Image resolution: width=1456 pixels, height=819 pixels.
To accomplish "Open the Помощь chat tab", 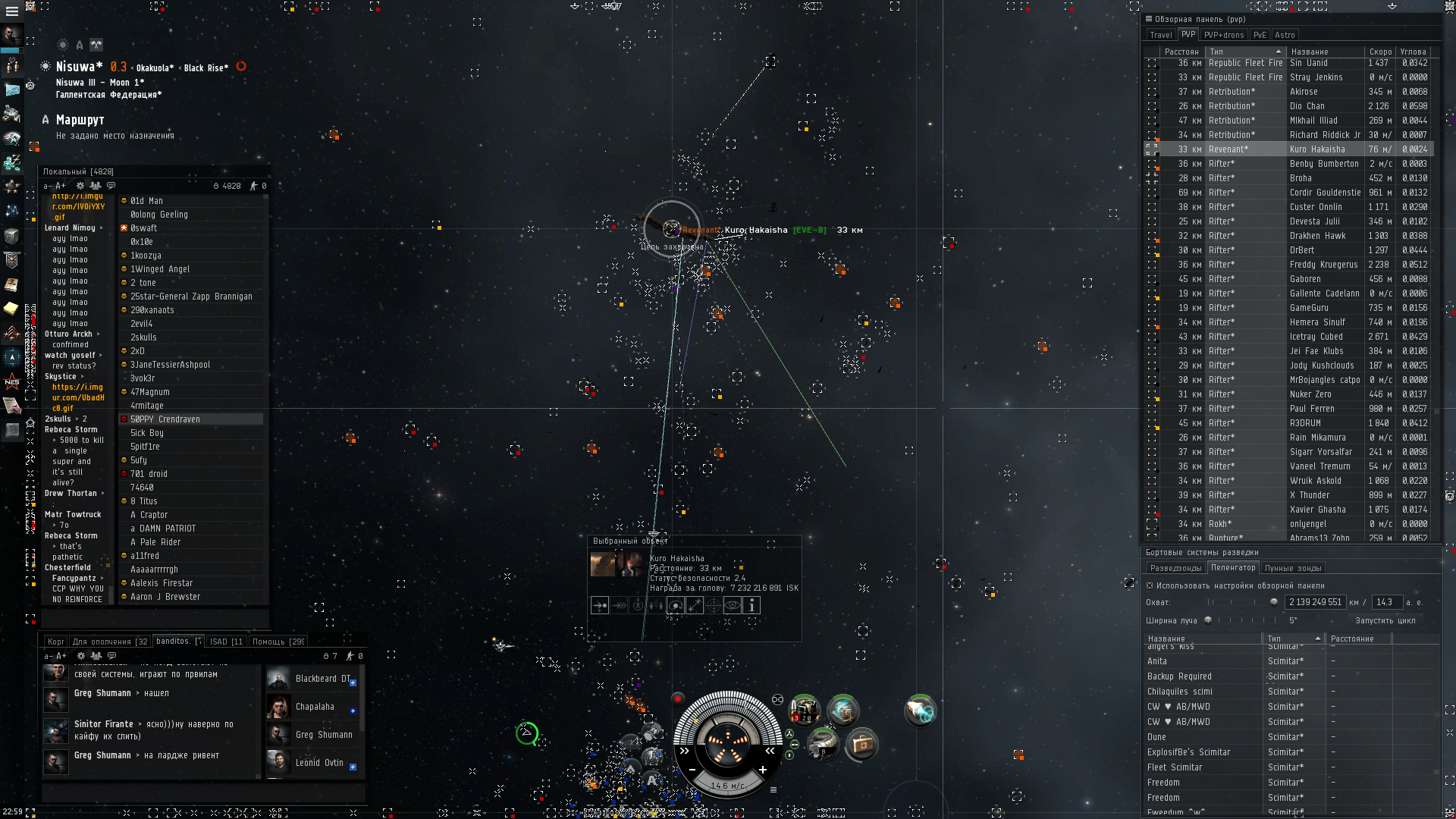I will pyautogui.click(x=278, y=642).
